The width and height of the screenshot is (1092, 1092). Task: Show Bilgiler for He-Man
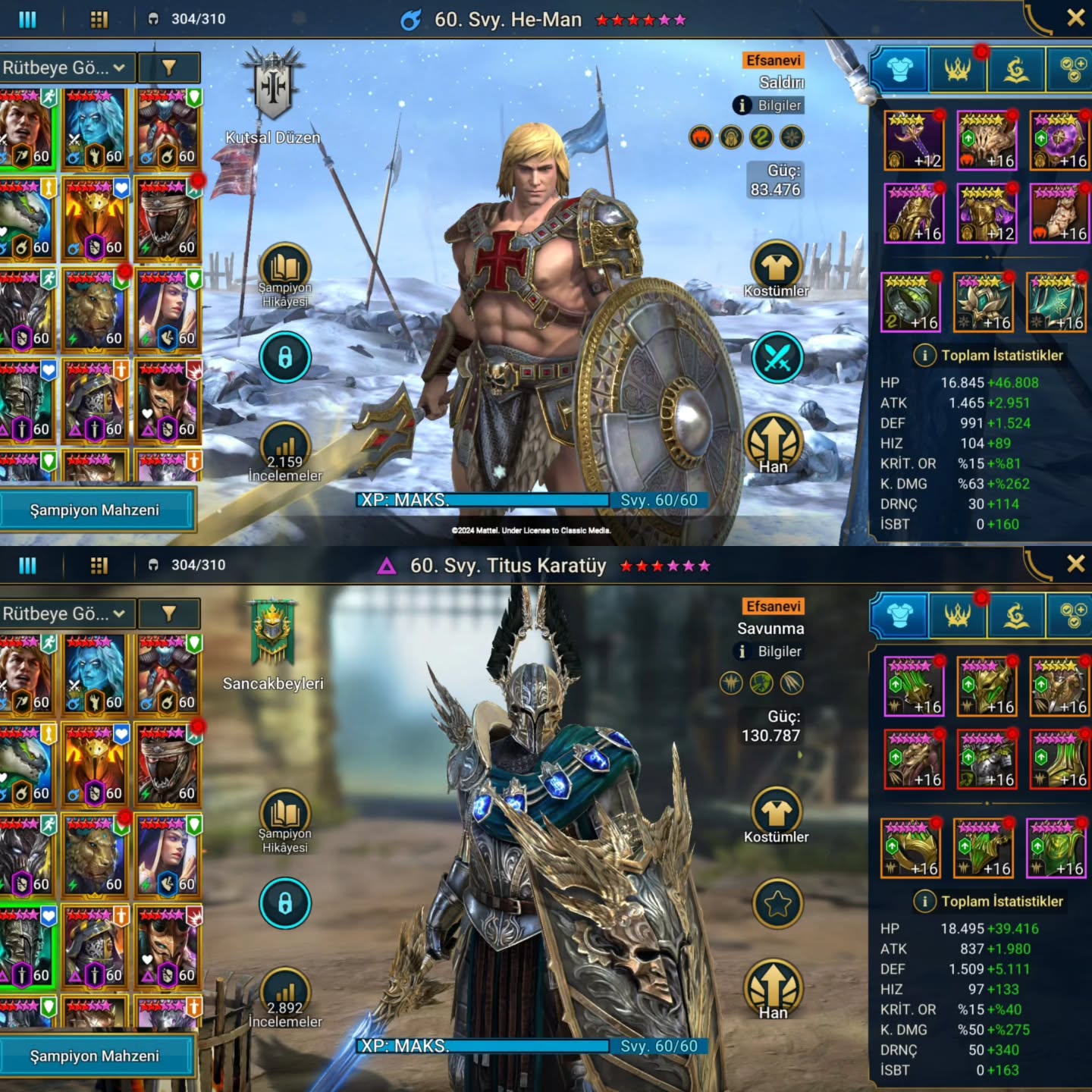(769, 105)
